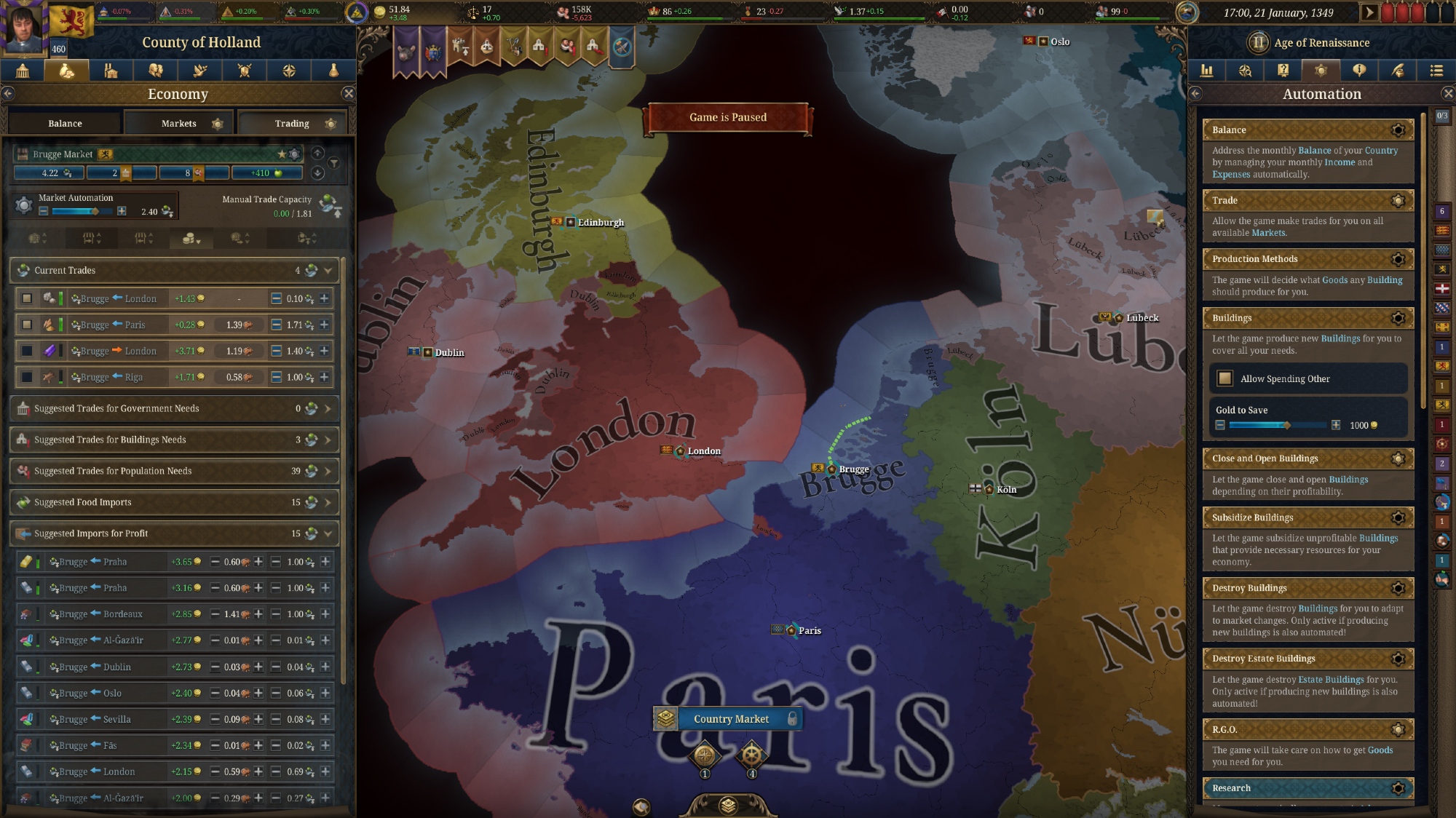Switch to the Balance tab
1456x818 pixels.
65,124
